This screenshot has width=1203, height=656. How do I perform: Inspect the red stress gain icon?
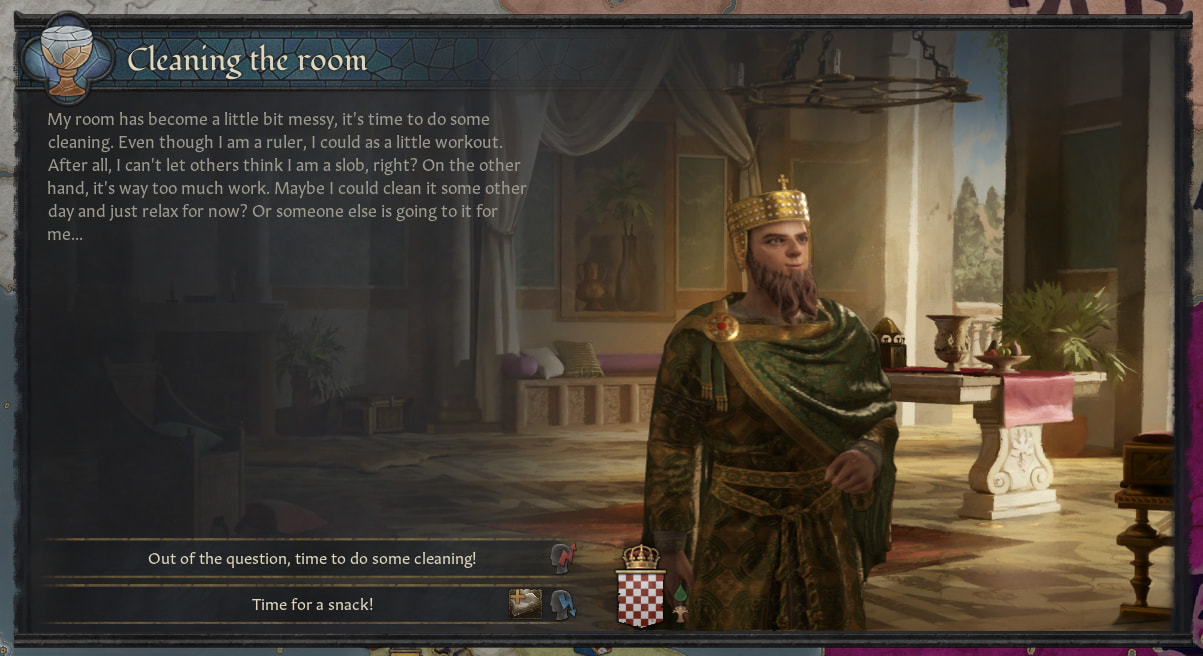point(563,558)
